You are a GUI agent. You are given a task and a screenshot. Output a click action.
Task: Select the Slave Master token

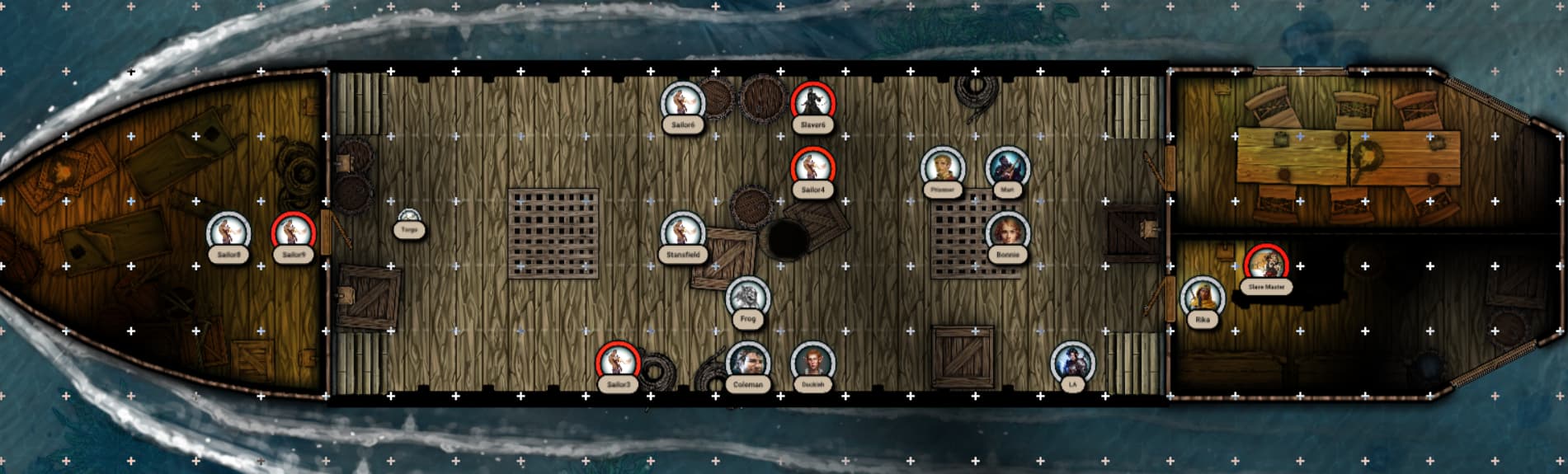1266,265
